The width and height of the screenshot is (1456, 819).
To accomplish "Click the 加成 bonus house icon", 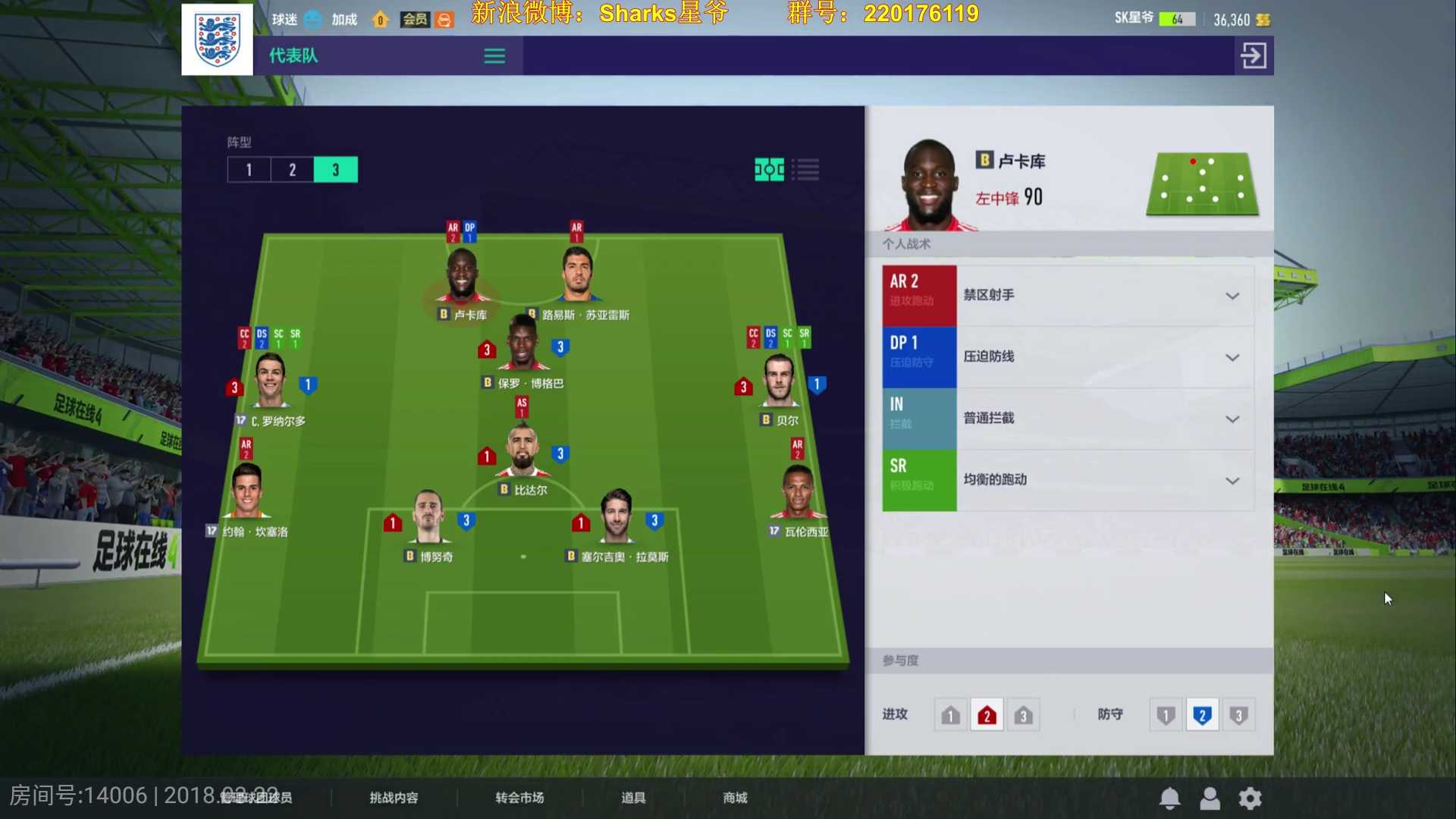I will pyautogui.click(x=379, y=19).
